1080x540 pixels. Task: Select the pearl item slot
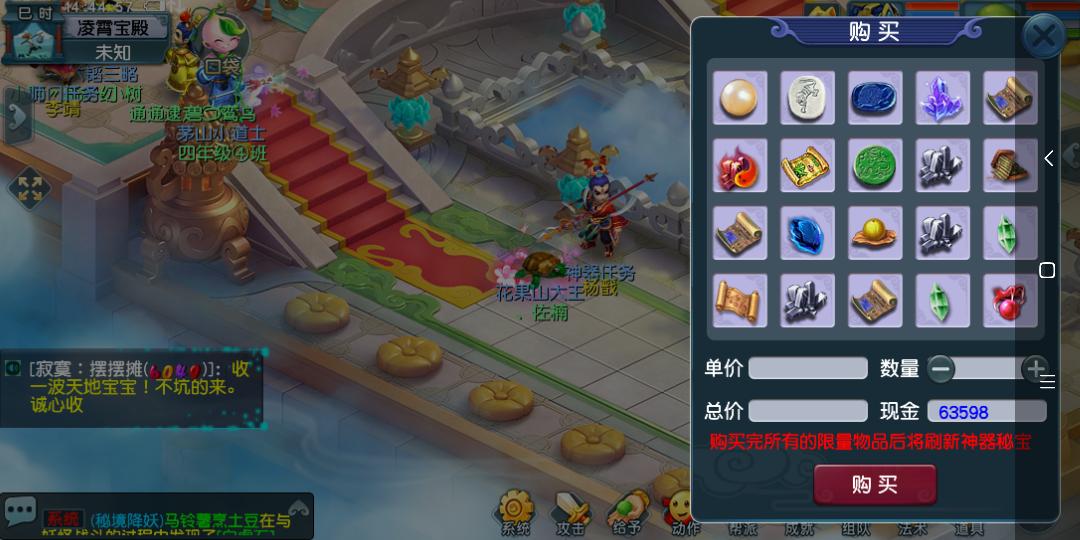click(x=740, y=98)
